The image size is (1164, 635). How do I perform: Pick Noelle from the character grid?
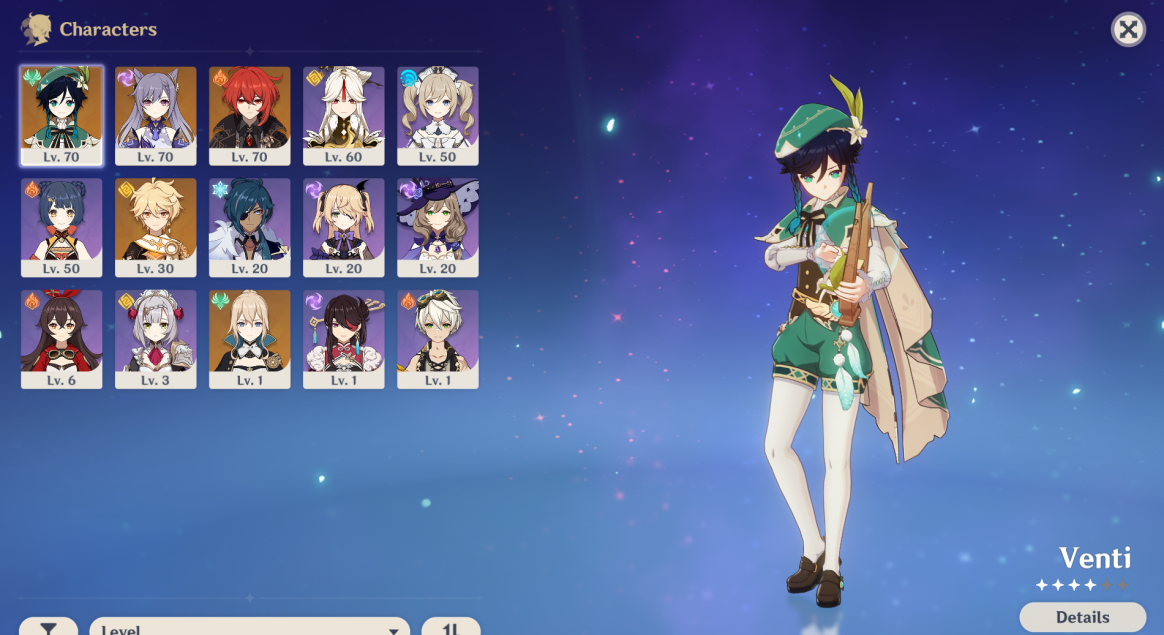click(155, 337)
